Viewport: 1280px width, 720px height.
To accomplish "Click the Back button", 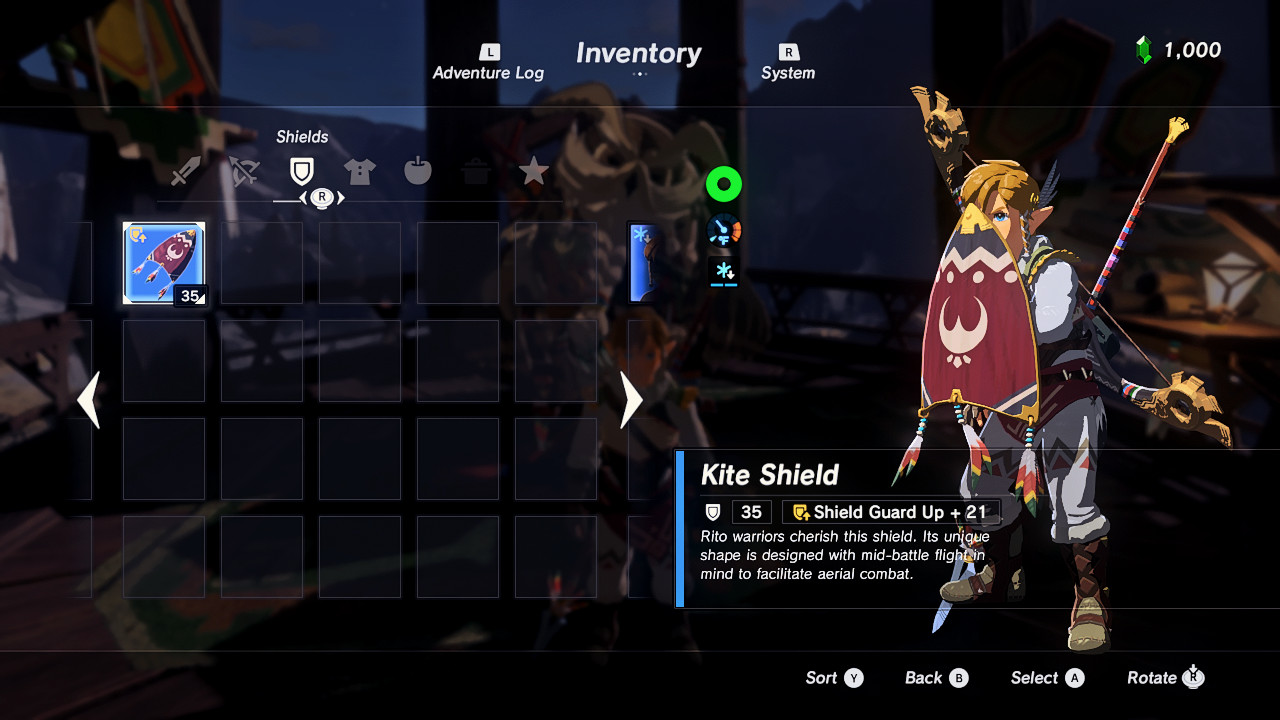I will (x=935, y=678).
